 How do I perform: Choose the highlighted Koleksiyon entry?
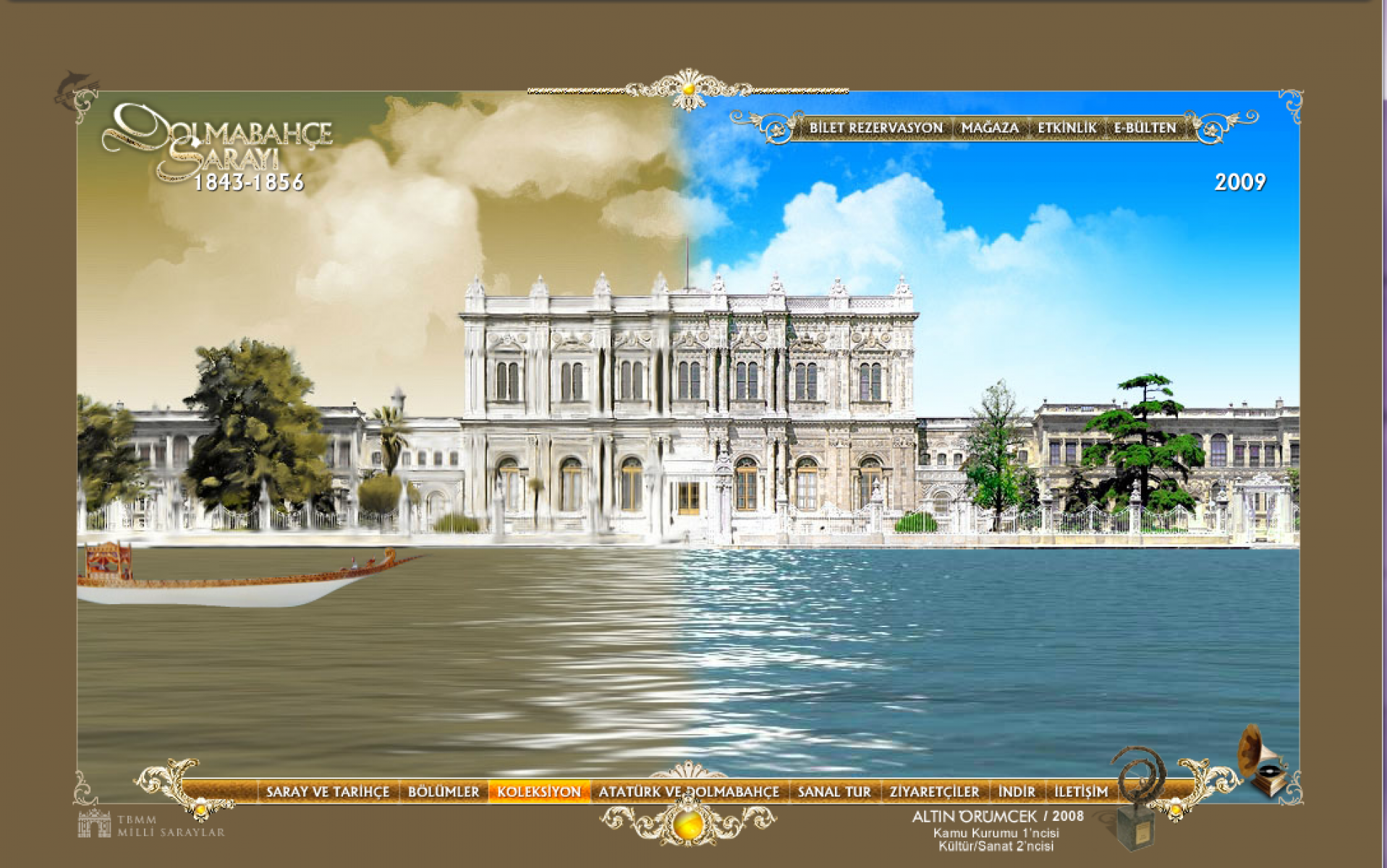539,792
